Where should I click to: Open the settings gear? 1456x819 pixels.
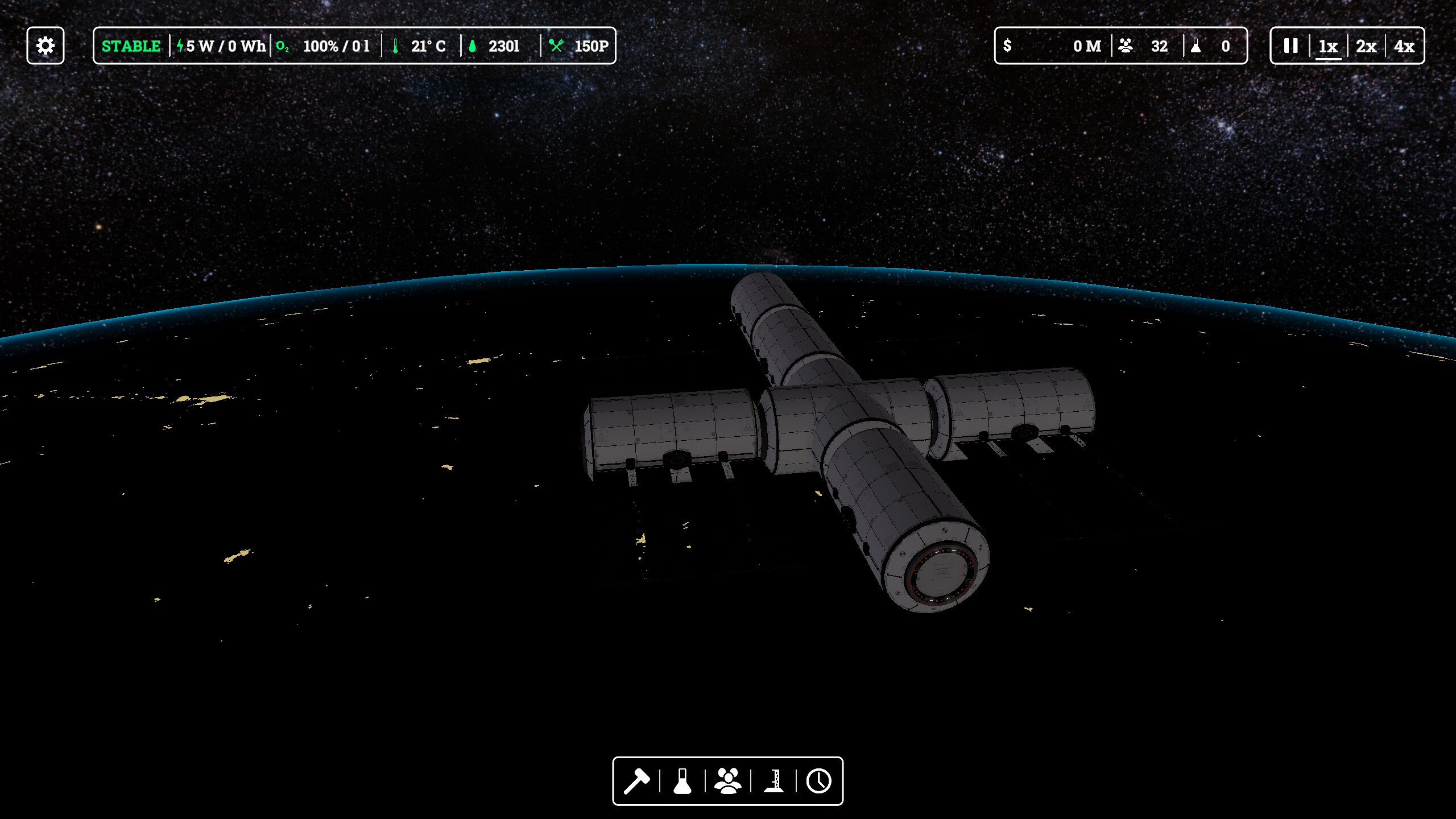click(45, 45)
